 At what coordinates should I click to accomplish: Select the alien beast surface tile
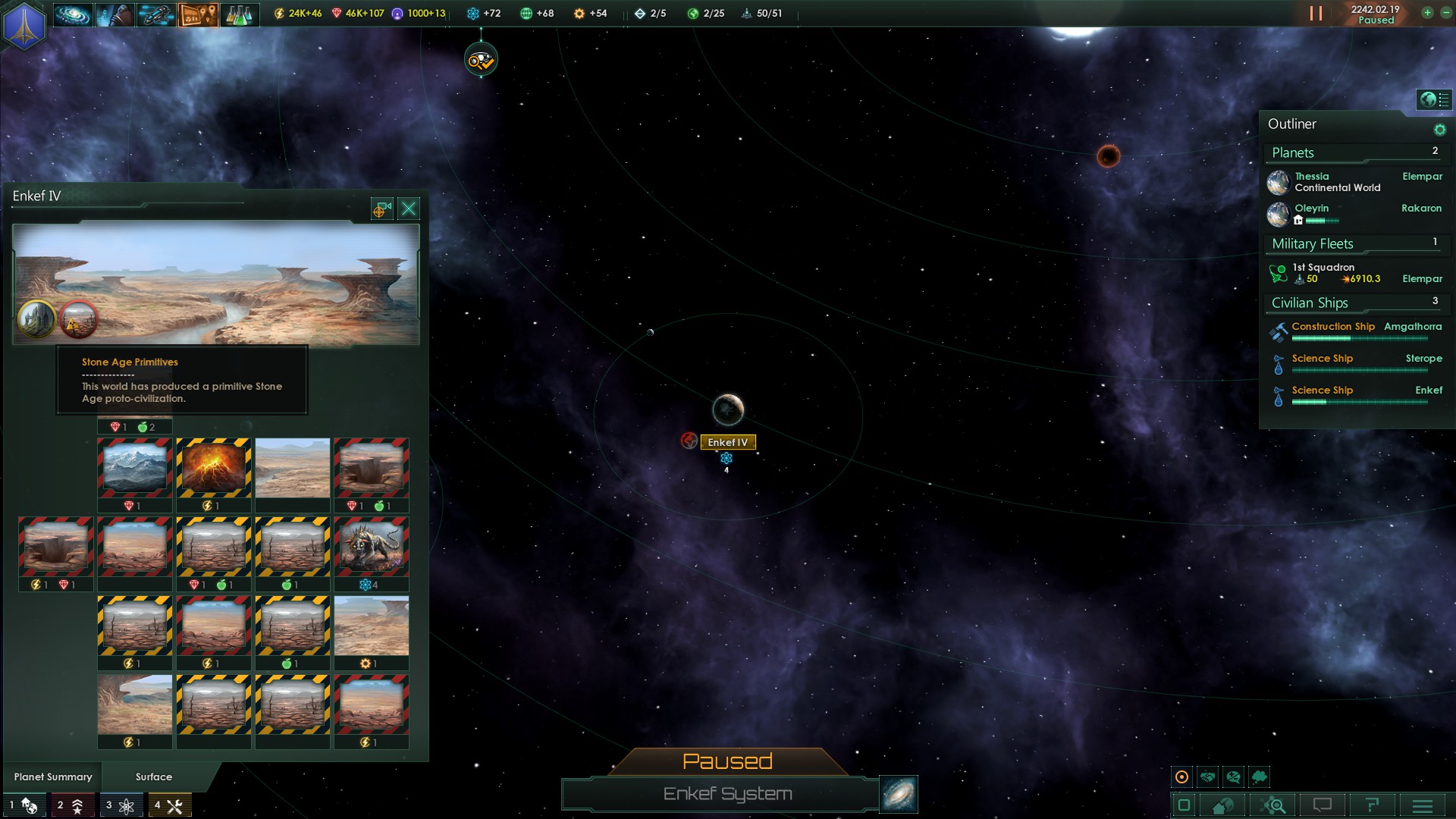(x=372, y=546)
